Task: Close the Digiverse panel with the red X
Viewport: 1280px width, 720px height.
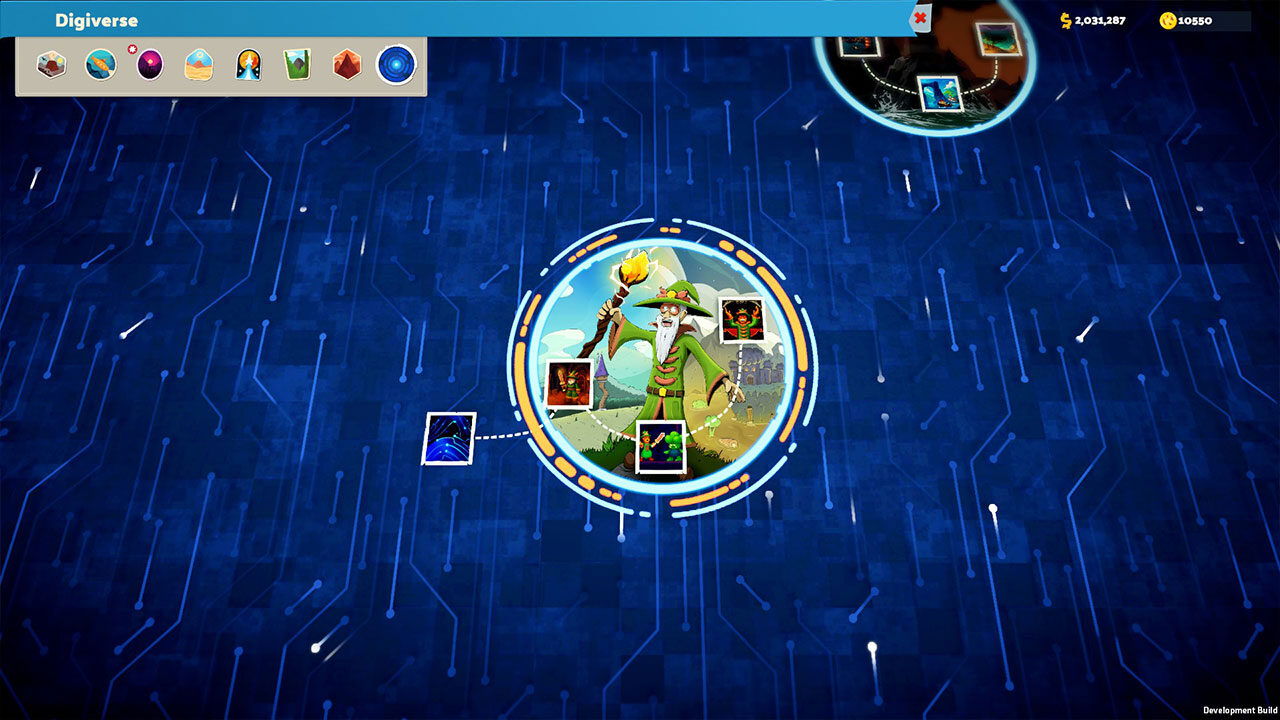Action: pyautogui.click(x=920, y=18)
